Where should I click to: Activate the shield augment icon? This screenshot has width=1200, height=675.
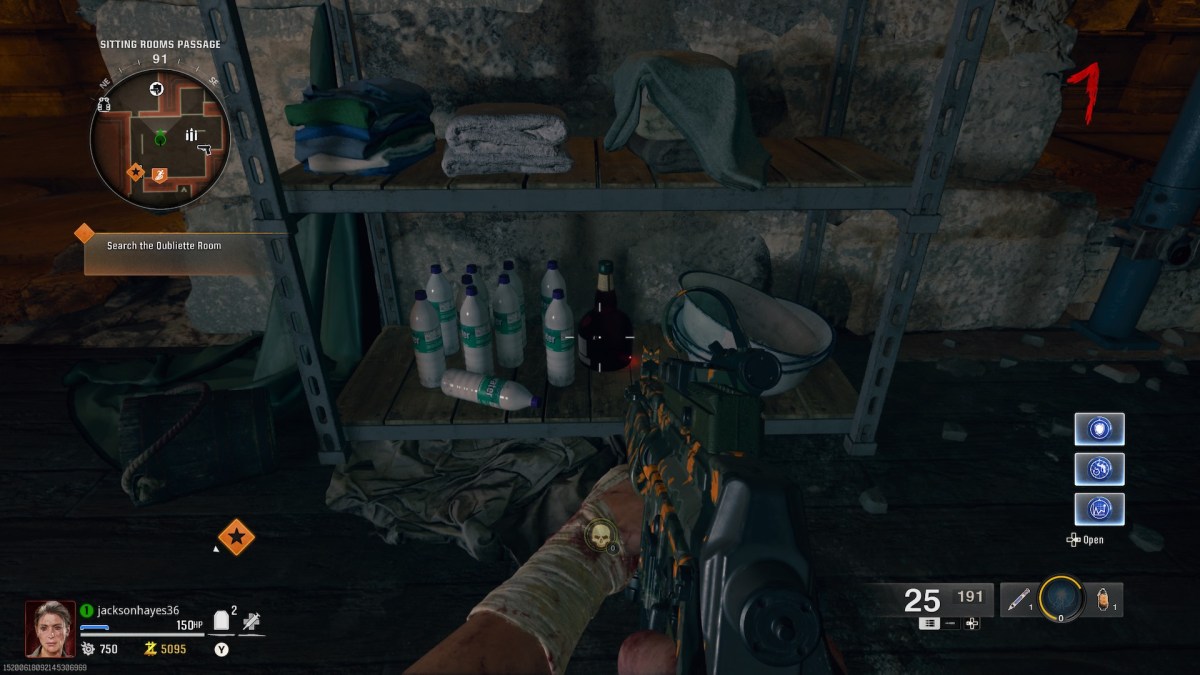(x=1099, y=429)
